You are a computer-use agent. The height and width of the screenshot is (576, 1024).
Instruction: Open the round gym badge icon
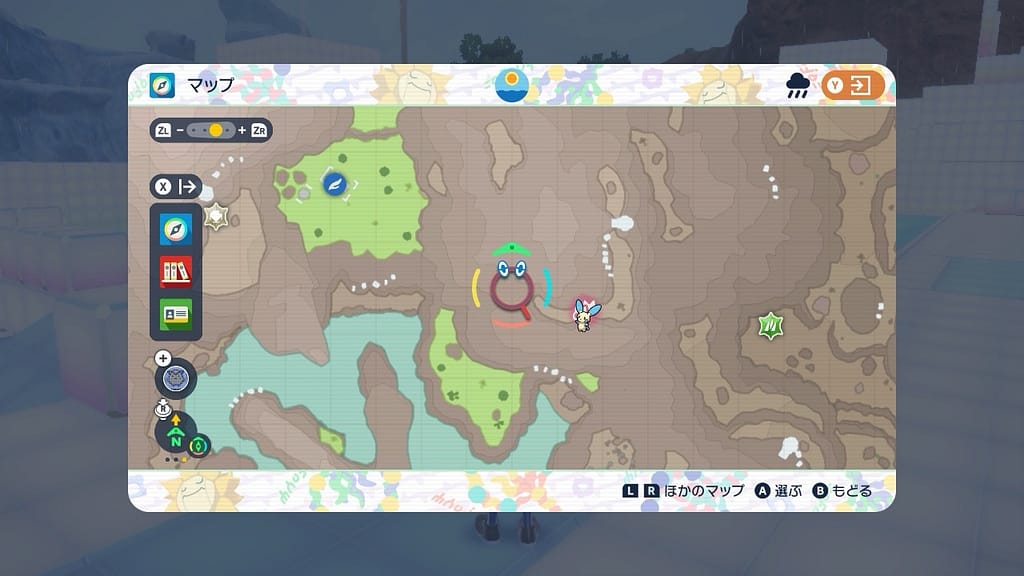coord(176,379)
